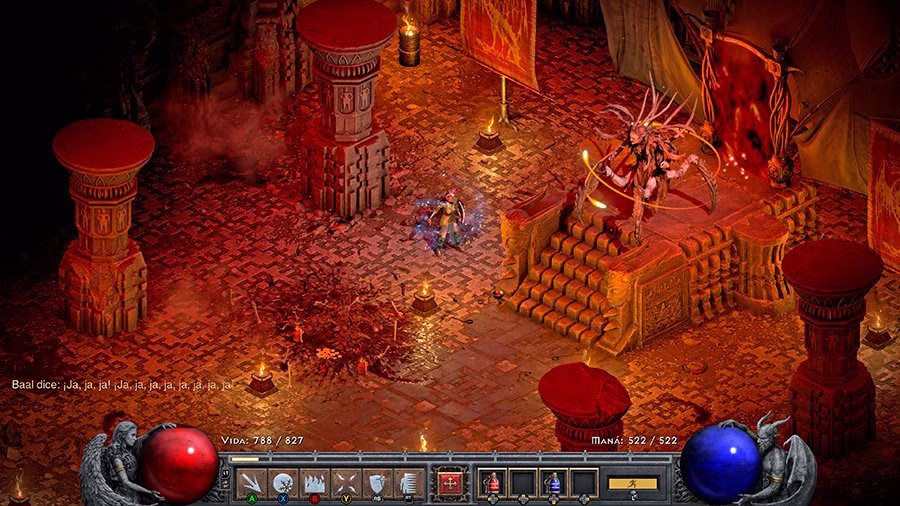Select the multiple arrow skill icon
This screenshot has height=506, width=900.
point(253,482)
